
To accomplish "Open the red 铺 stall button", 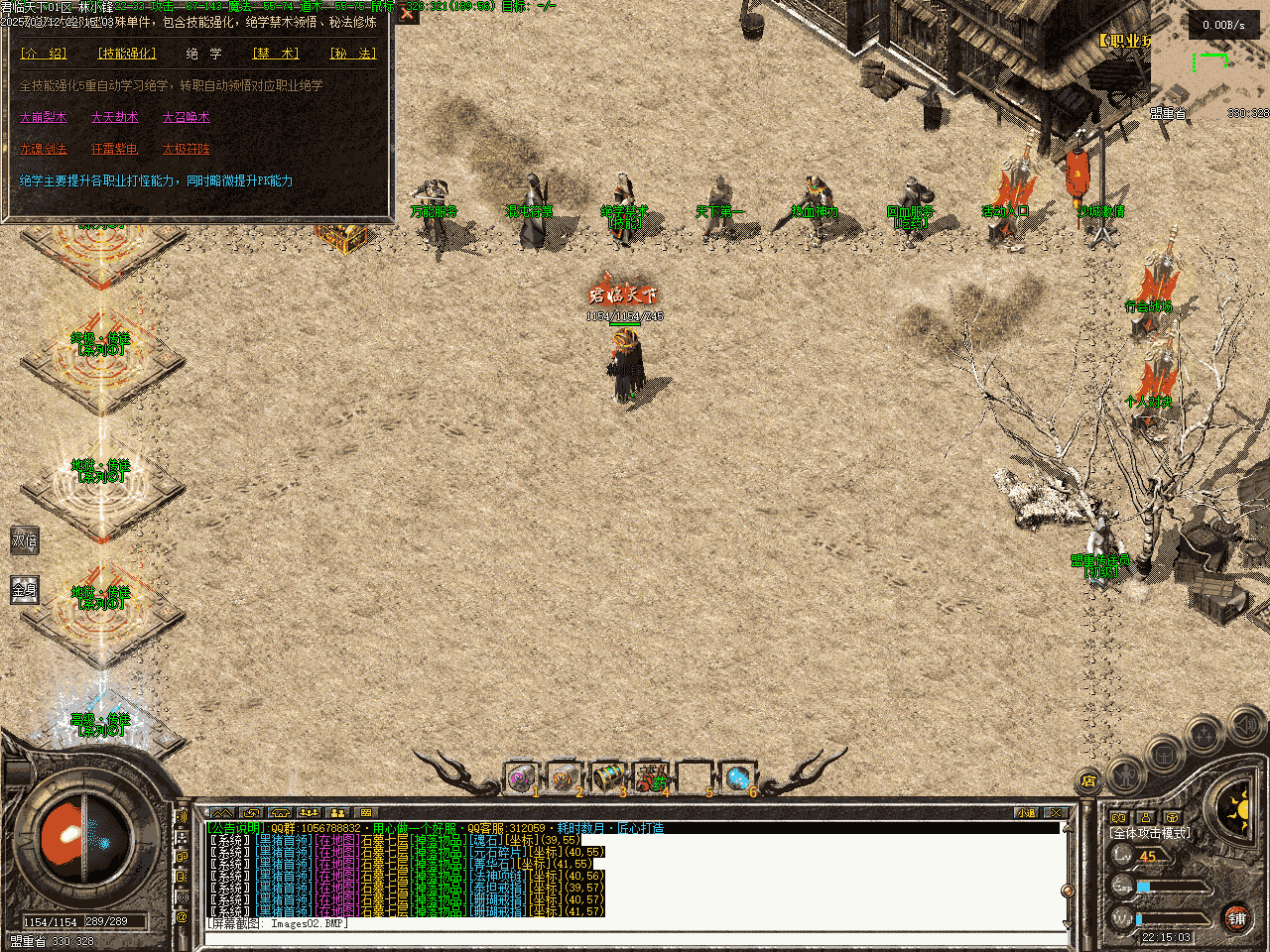I will coord(1236,918).
